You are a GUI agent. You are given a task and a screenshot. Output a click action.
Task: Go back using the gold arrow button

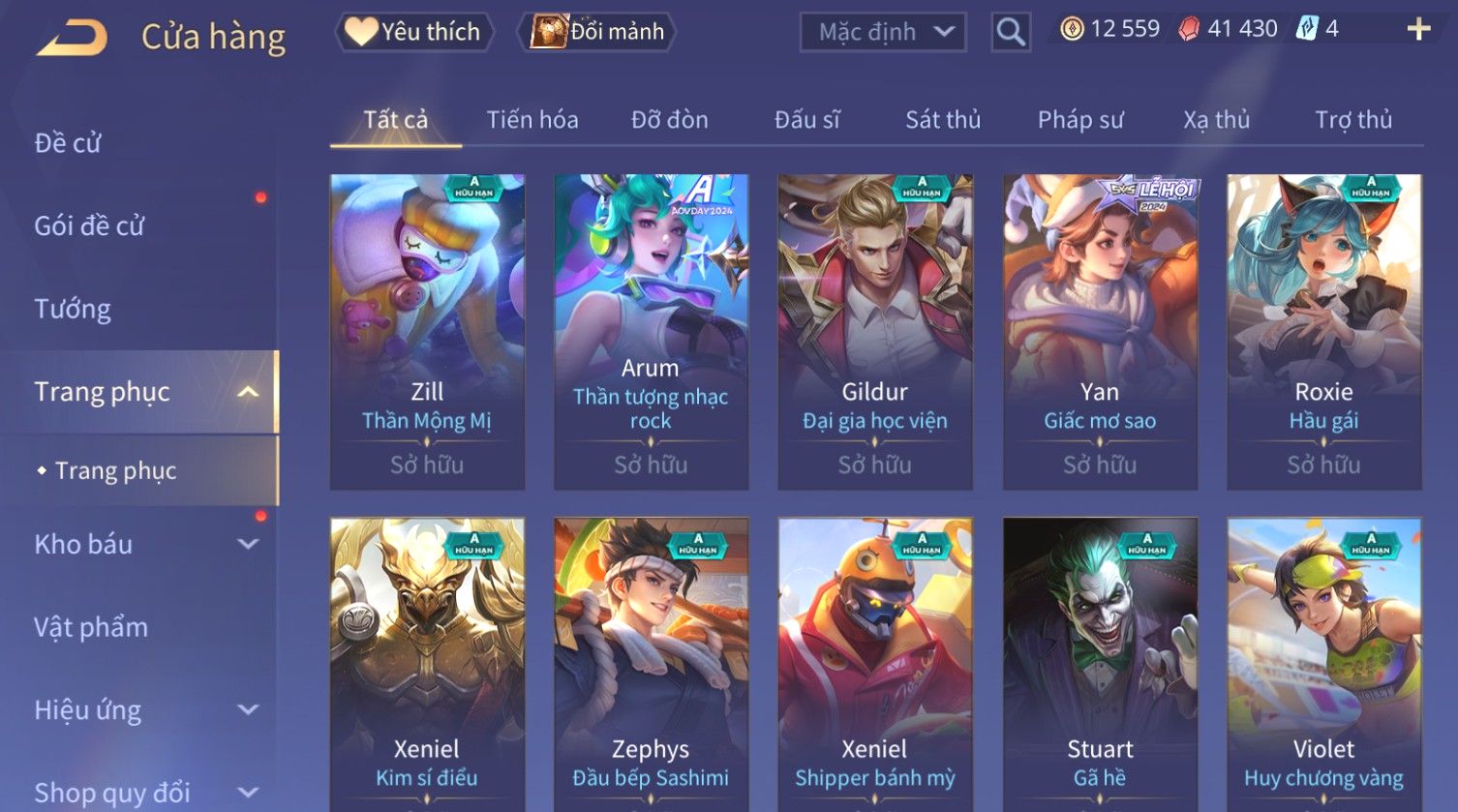[x=73, y=37]
